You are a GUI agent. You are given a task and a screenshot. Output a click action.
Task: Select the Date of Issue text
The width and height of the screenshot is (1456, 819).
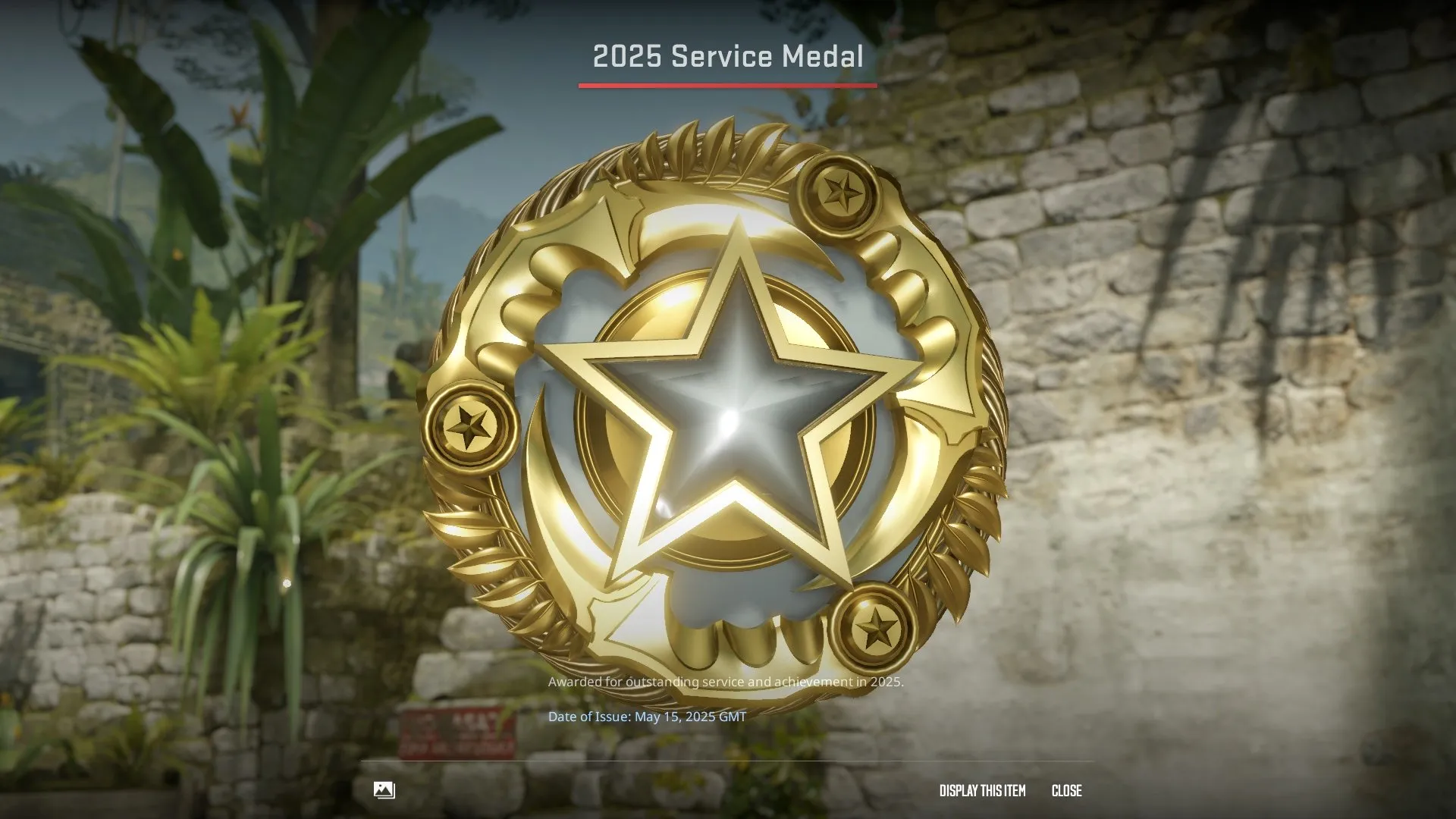[647, 715]
